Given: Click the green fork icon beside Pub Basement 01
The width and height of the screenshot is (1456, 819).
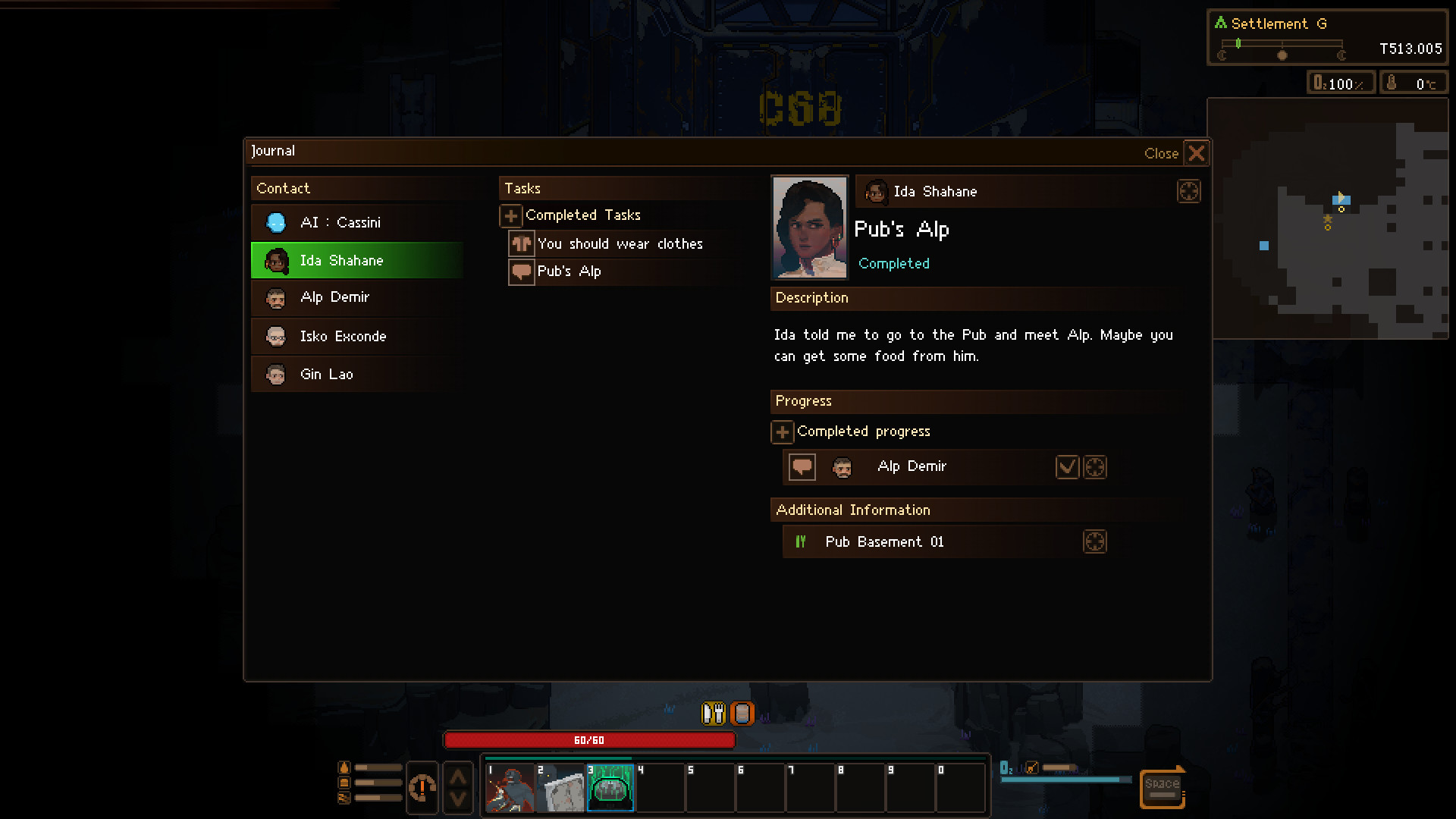Looking at the screenshot, I should [801, 541].
